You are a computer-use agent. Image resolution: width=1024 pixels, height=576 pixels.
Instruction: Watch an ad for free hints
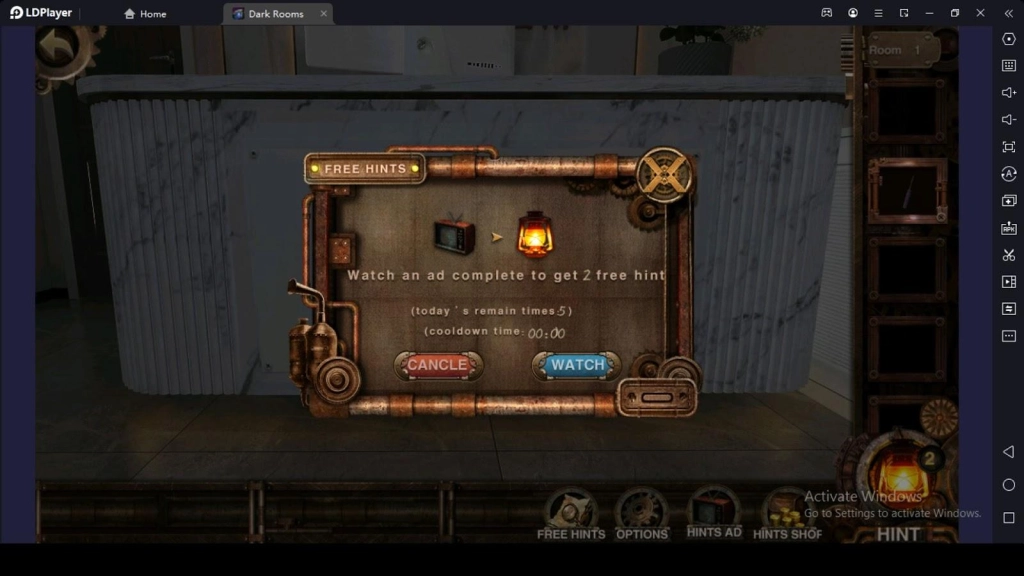point(577,365)
